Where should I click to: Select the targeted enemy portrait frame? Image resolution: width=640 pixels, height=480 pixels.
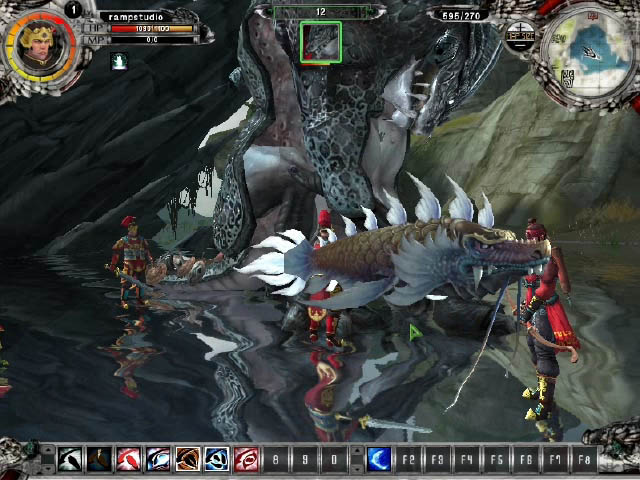(x=321, y=42)
